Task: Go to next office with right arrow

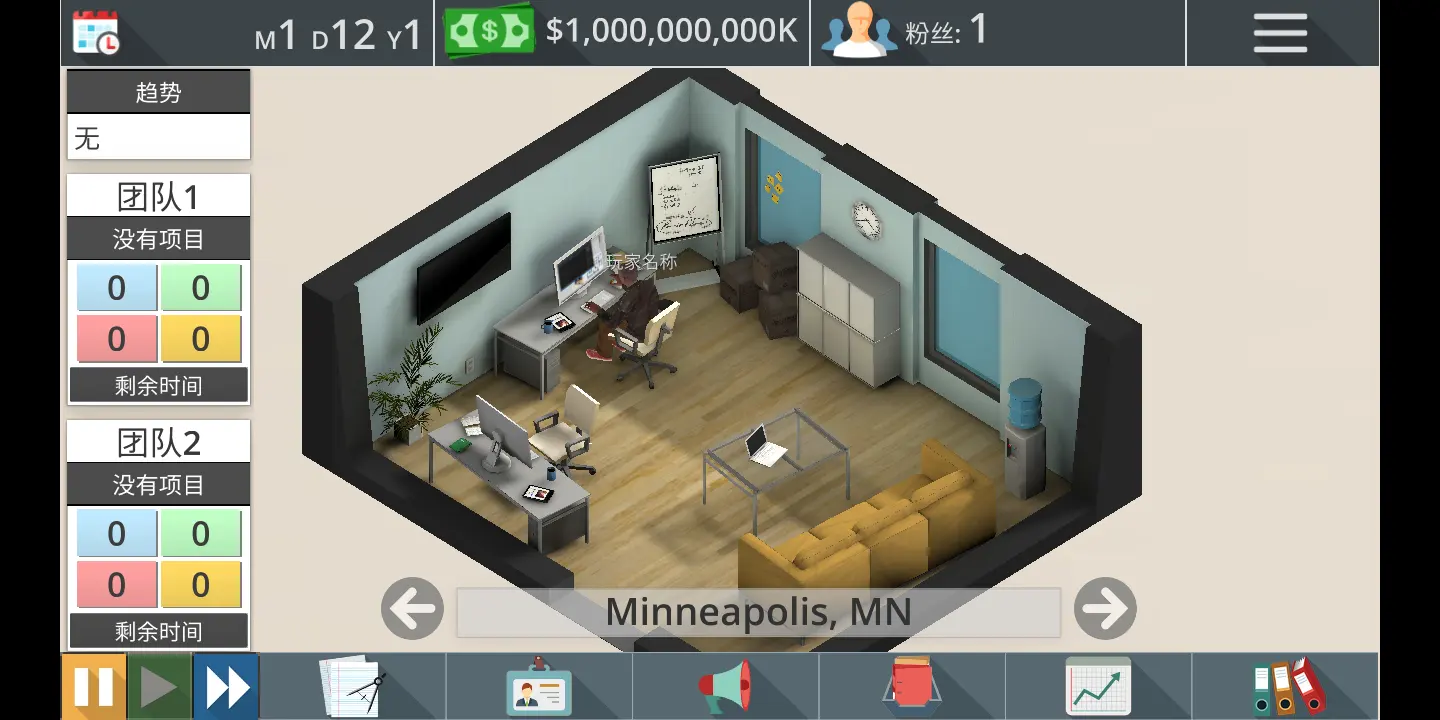Action: (x=1105, y=609)
